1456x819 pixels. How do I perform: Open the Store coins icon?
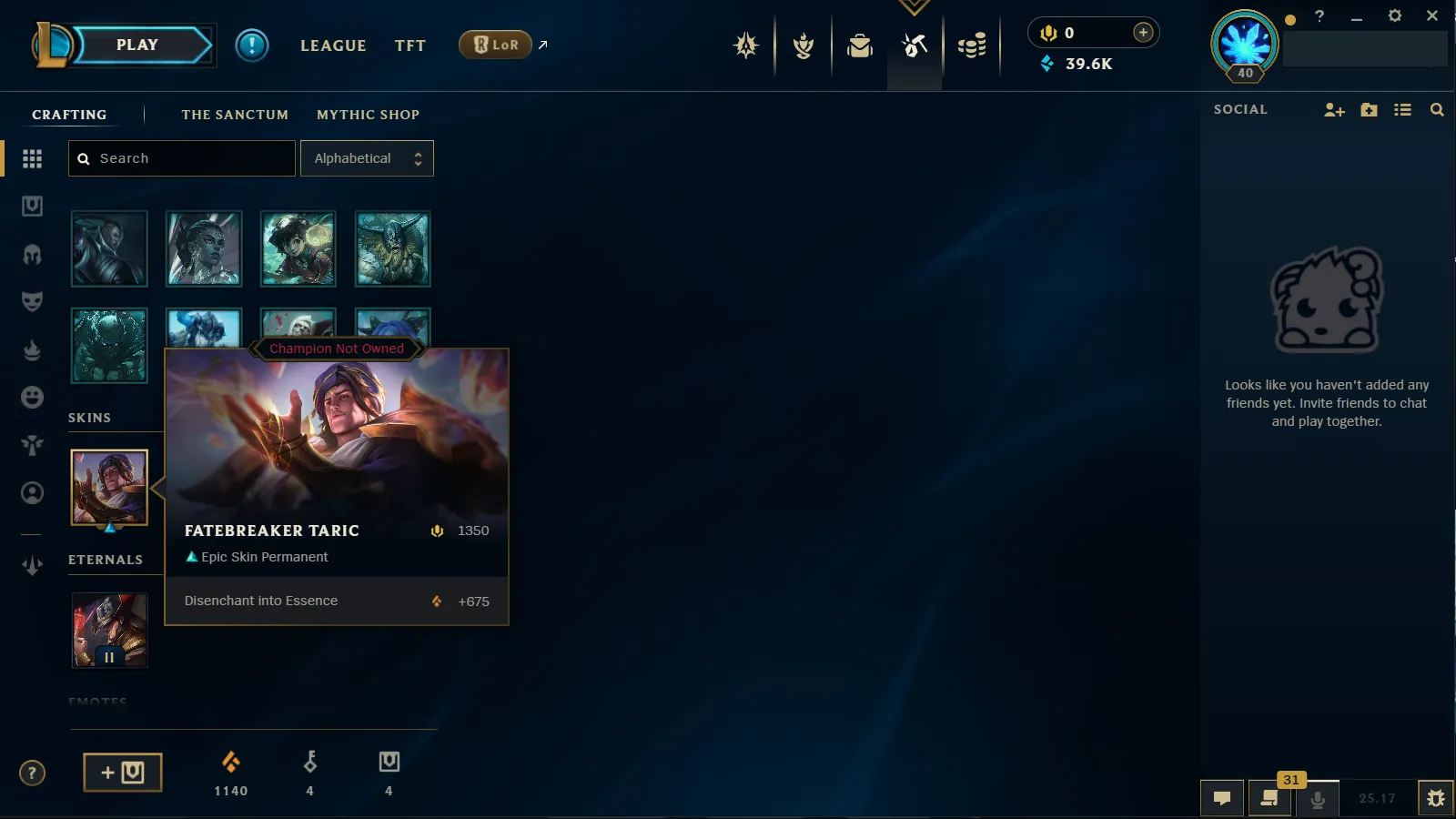pyautogui.click(x=972, y=45)
